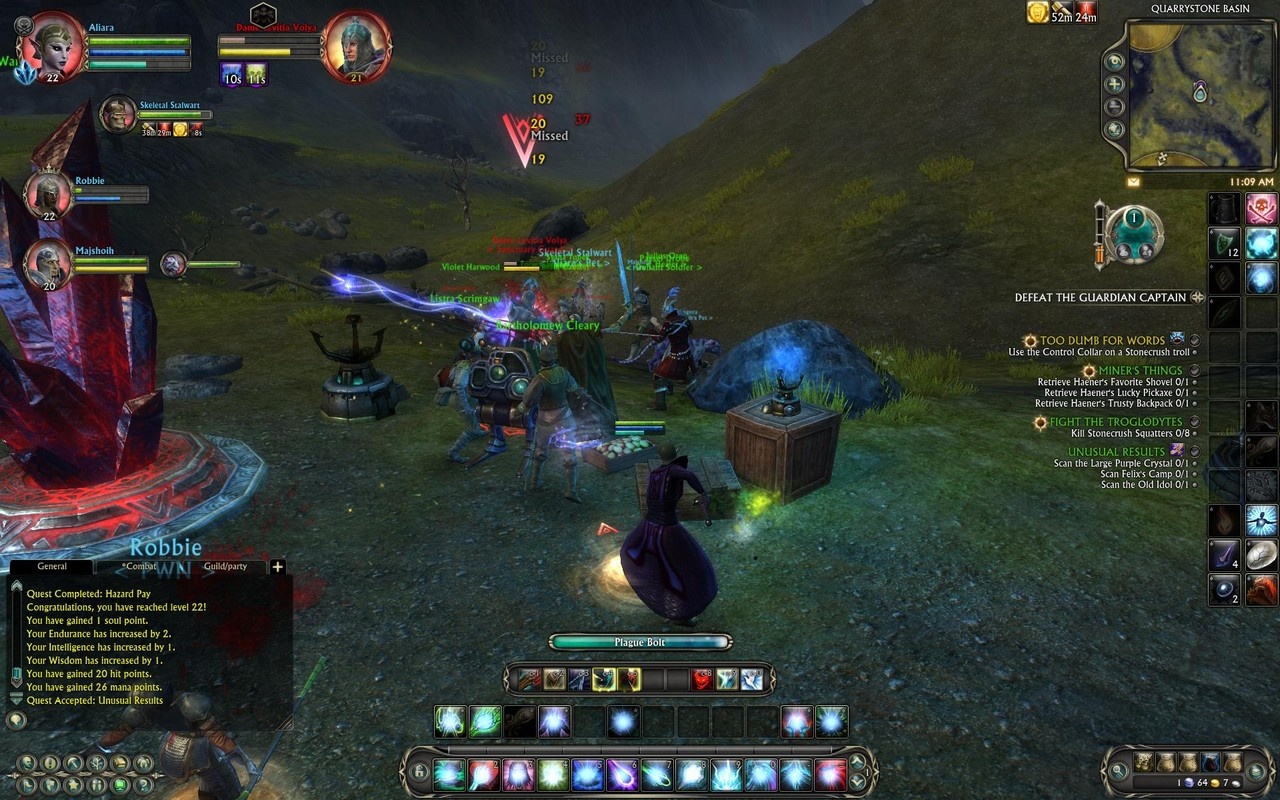Zoom in the minimap with the plus button
The image size is (1280, 800).
[1115, 84]
